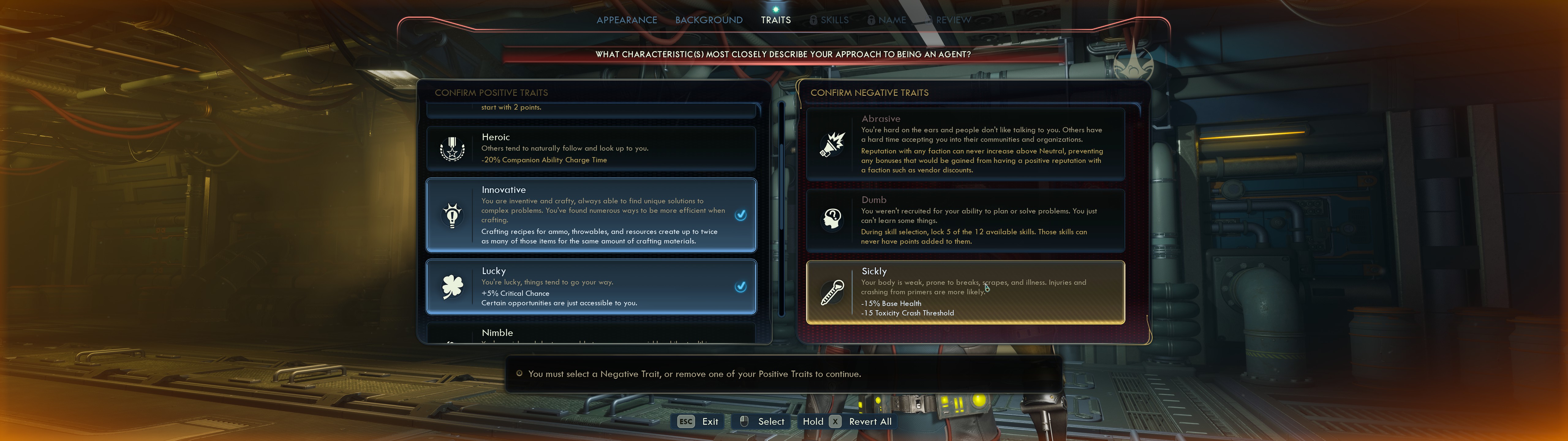Open the Background tab
Image resolution: width=1568 pixels, height=441 pixels.
click(x=709, y=20)
